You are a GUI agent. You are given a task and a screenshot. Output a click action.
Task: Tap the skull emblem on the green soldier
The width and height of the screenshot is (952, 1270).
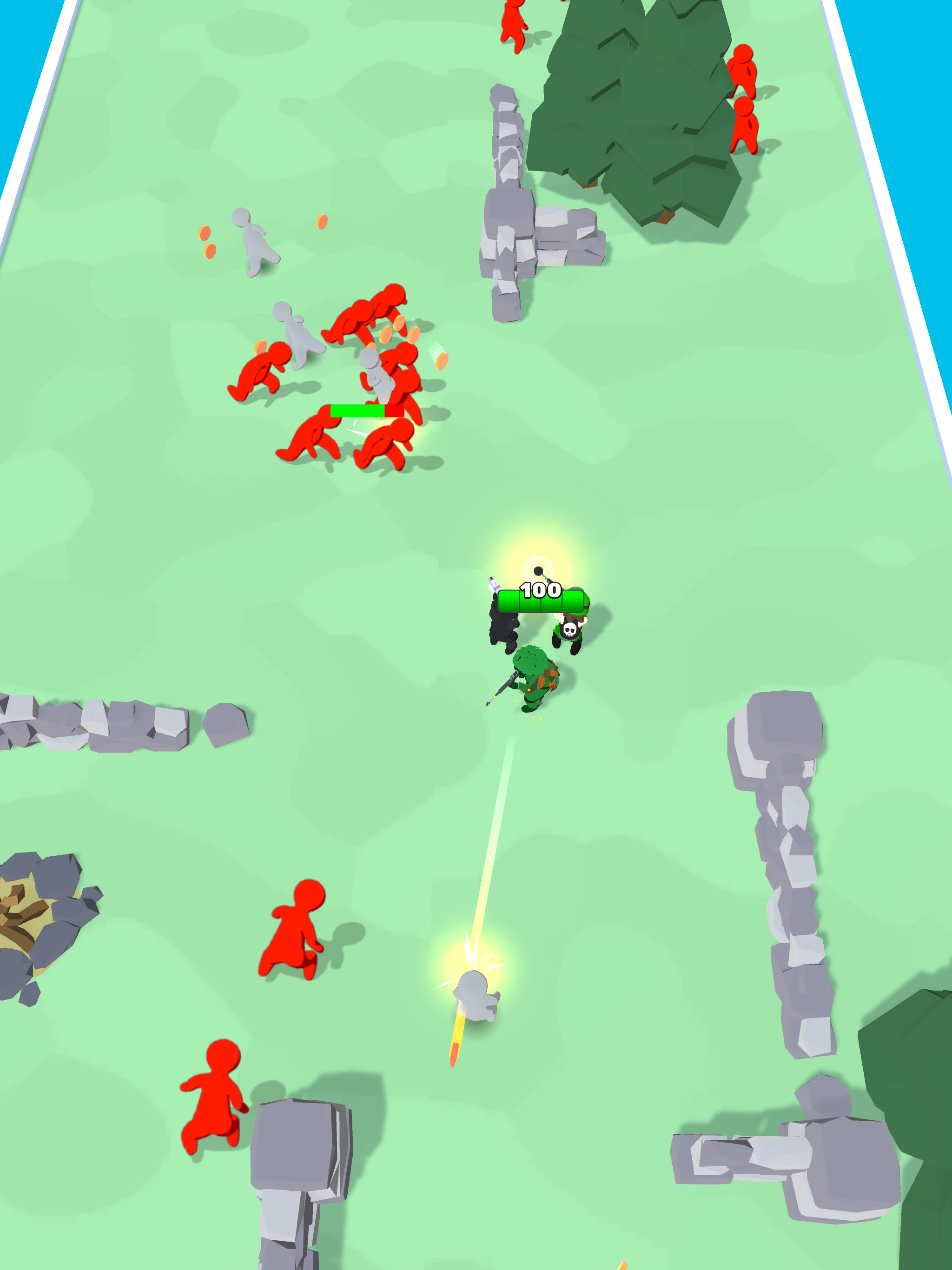569,631
